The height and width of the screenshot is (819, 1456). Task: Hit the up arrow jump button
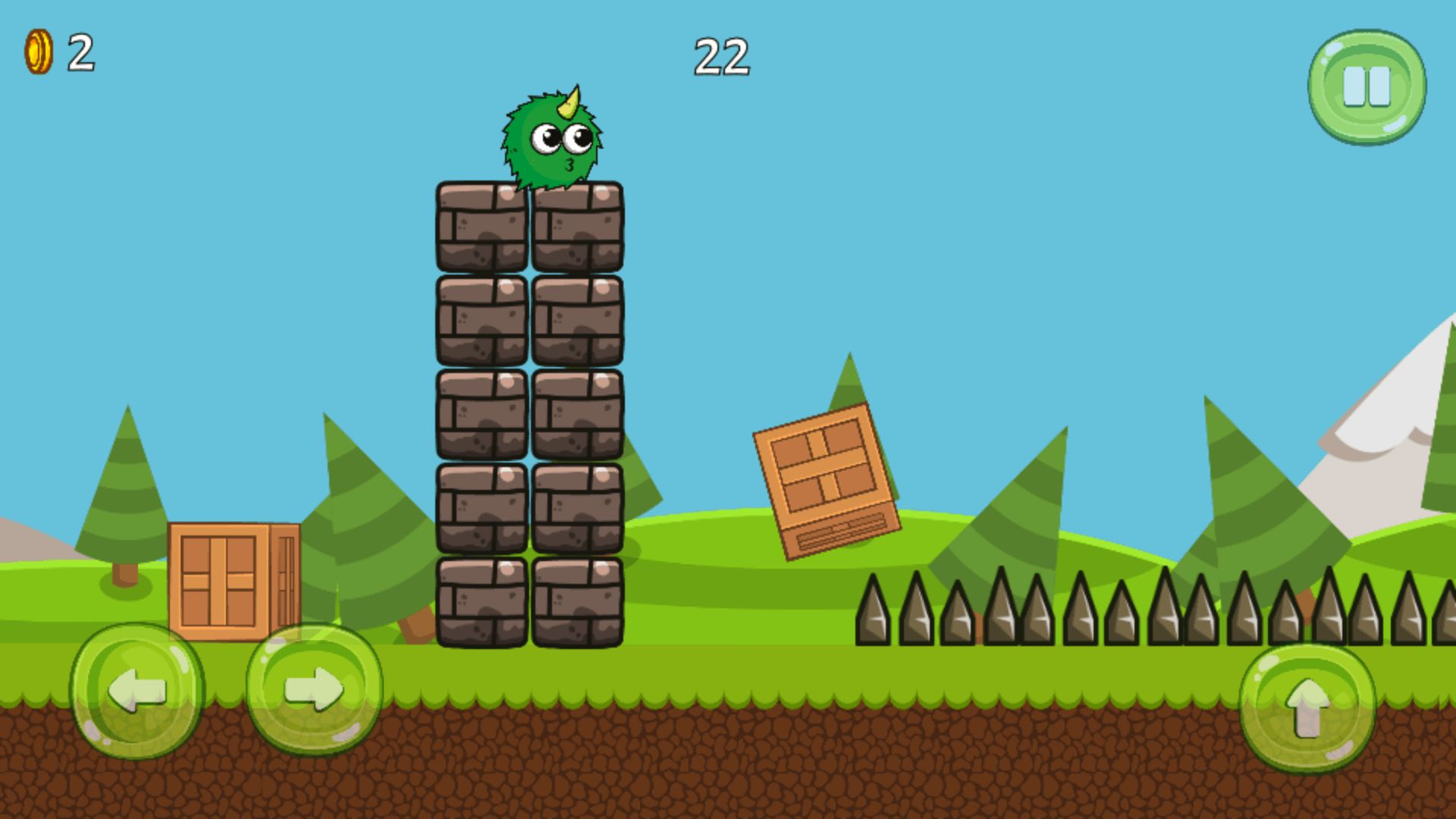point(1307,708)
